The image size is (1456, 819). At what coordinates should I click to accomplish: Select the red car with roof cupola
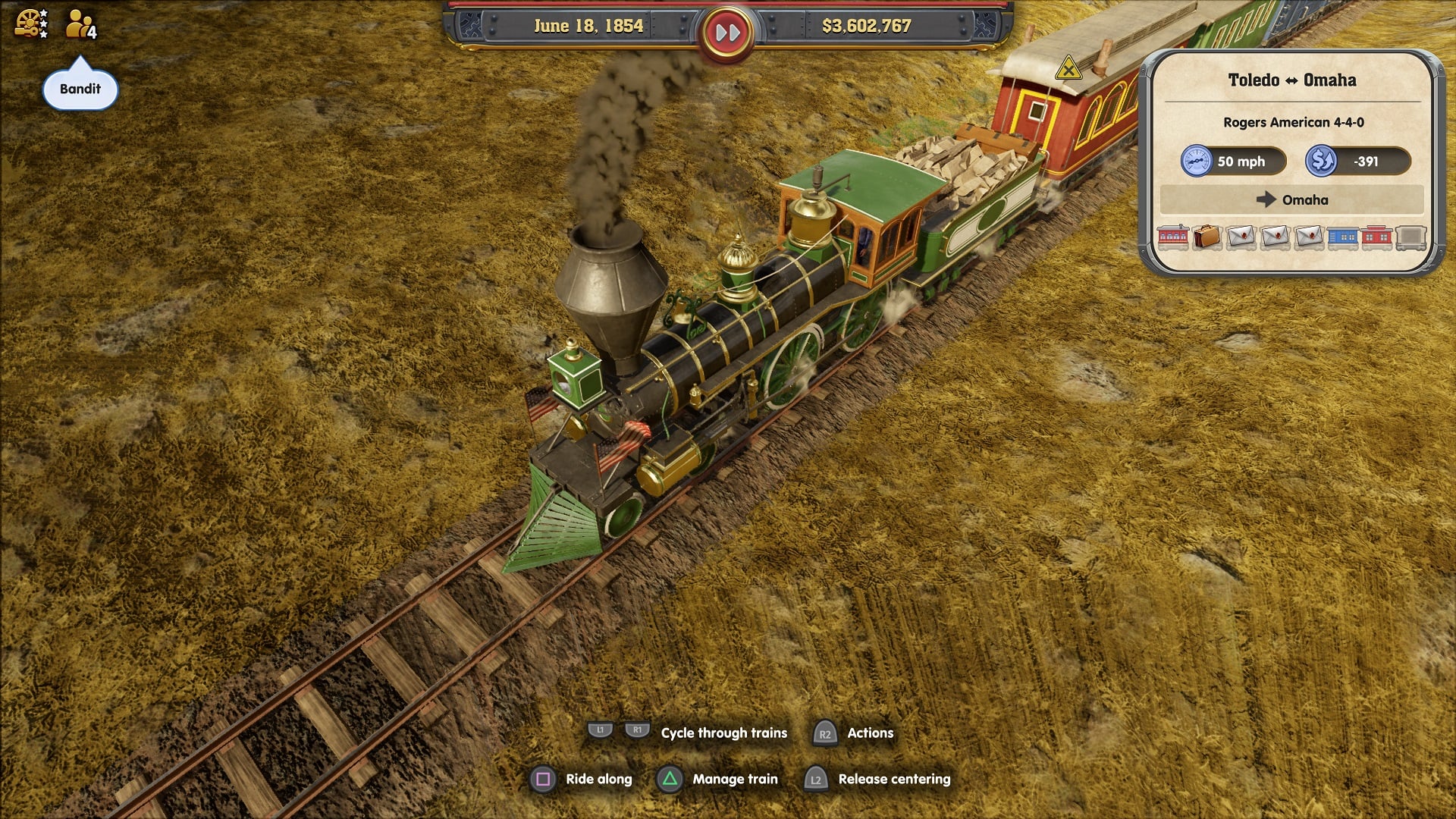point(1376,237)
